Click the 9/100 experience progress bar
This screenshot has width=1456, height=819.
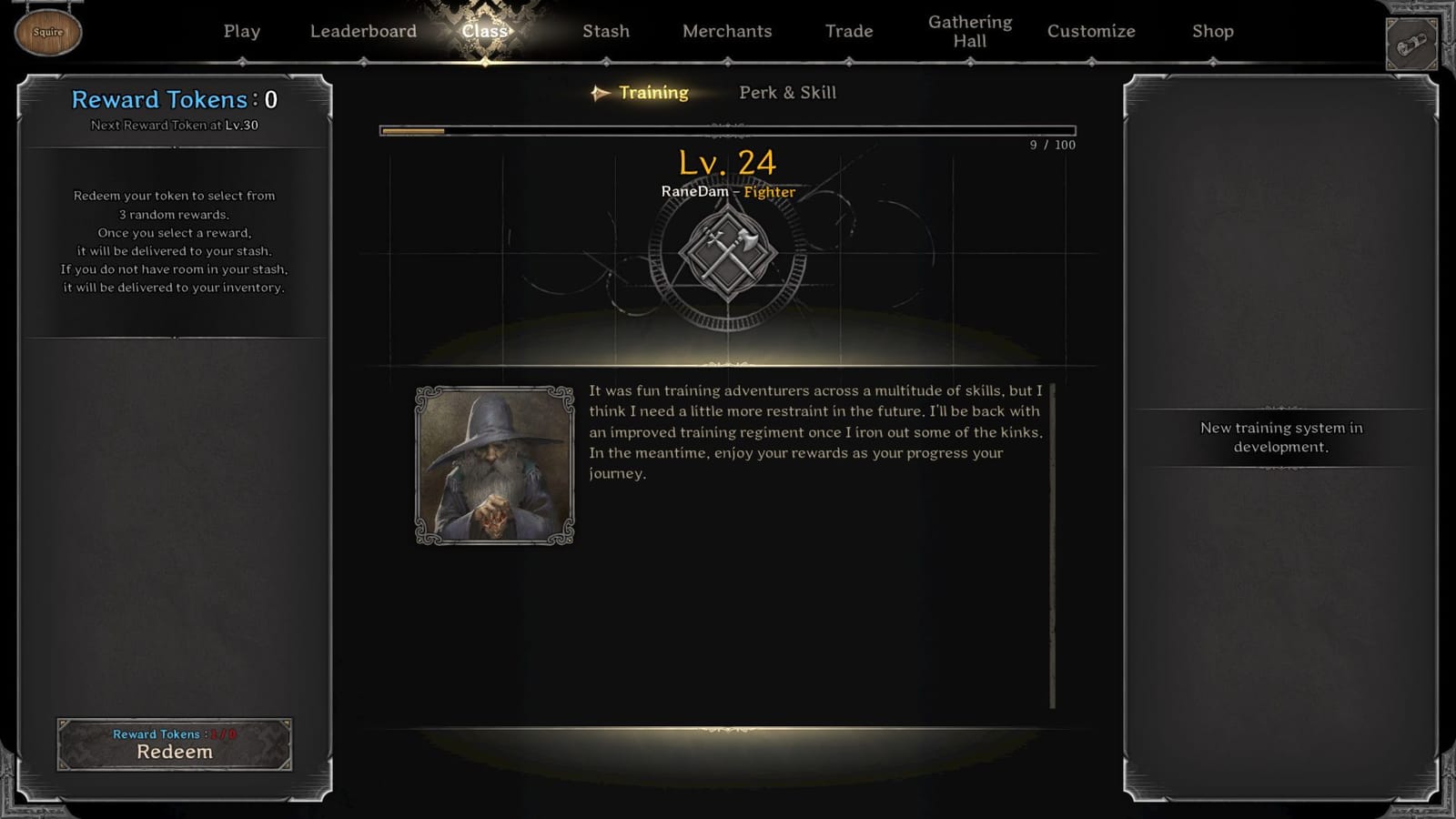(x=726, y=129)
